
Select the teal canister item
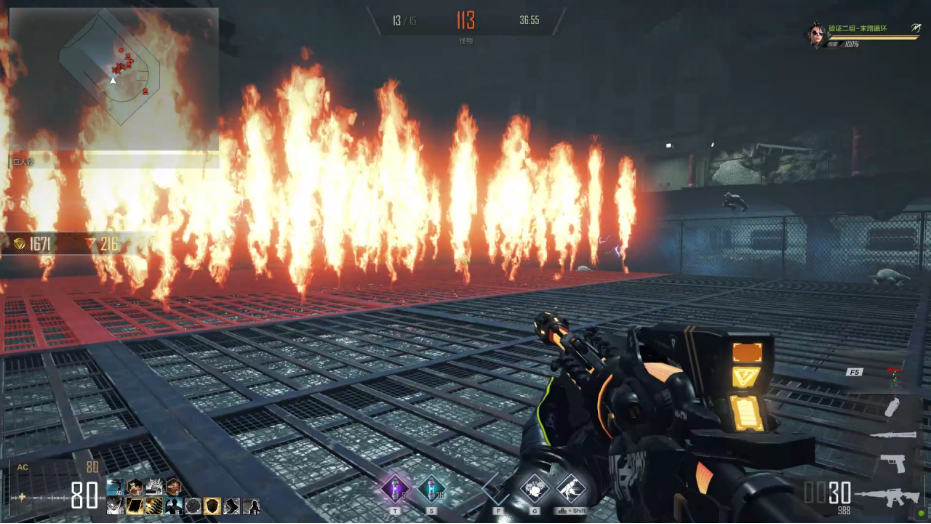(432, 489)
